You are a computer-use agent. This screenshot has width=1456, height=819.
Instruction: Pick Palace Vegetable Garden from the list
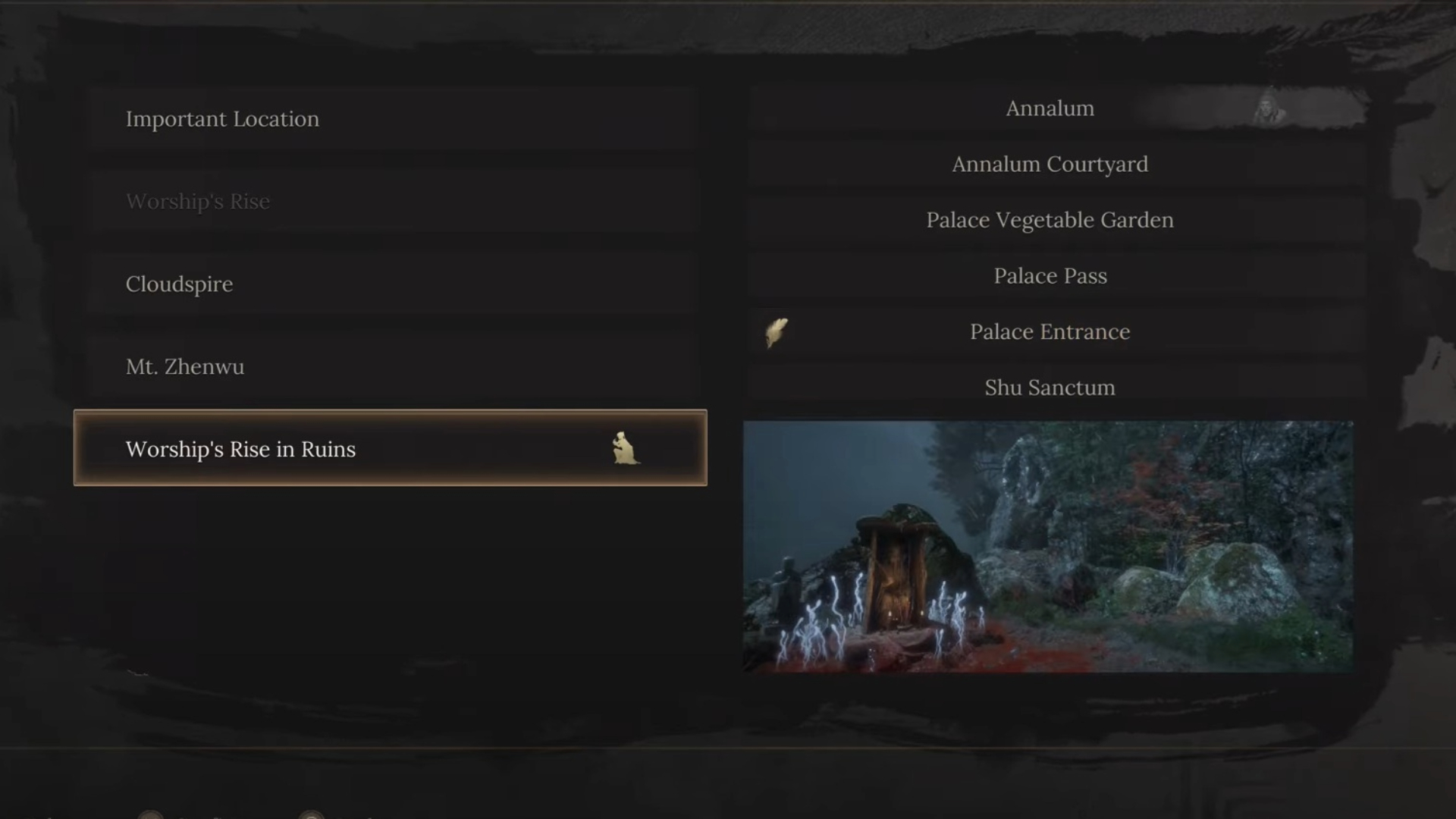tap(1050, 220)
